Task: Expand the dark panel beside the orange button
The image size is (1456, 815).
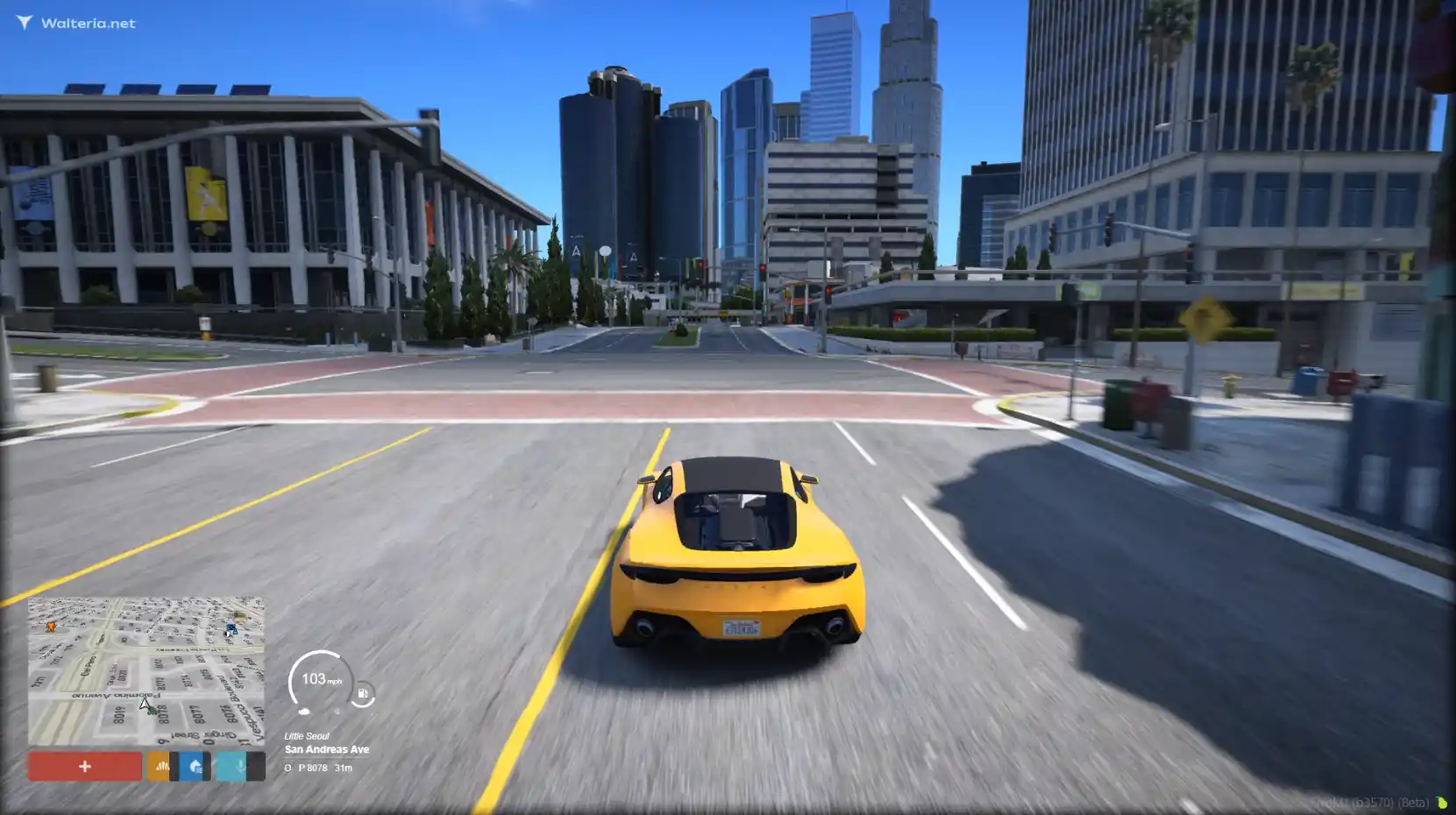Action: click(x=174, y=766)
